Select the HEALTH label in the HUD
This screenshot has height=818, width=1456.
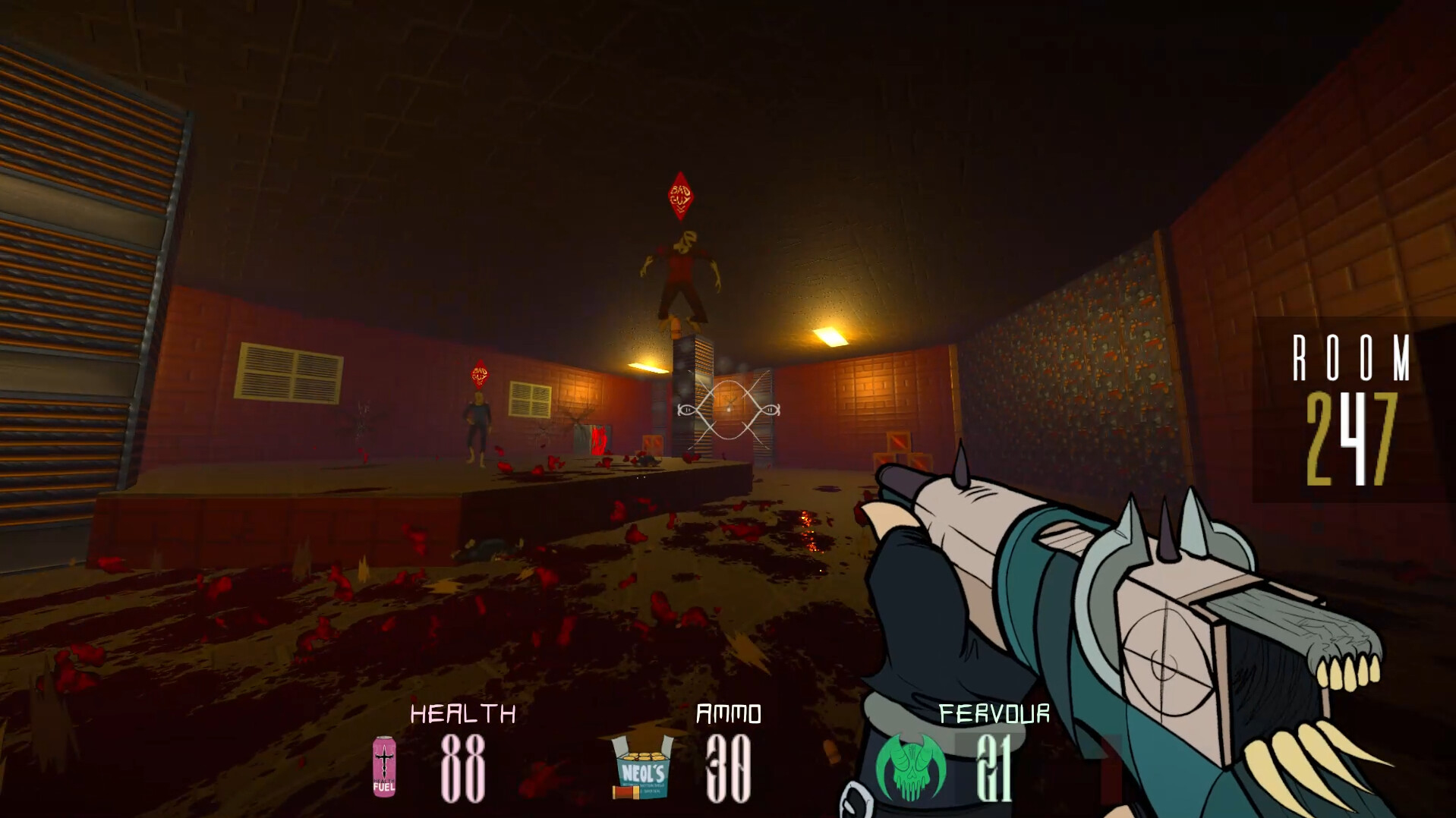pos(464,714)
